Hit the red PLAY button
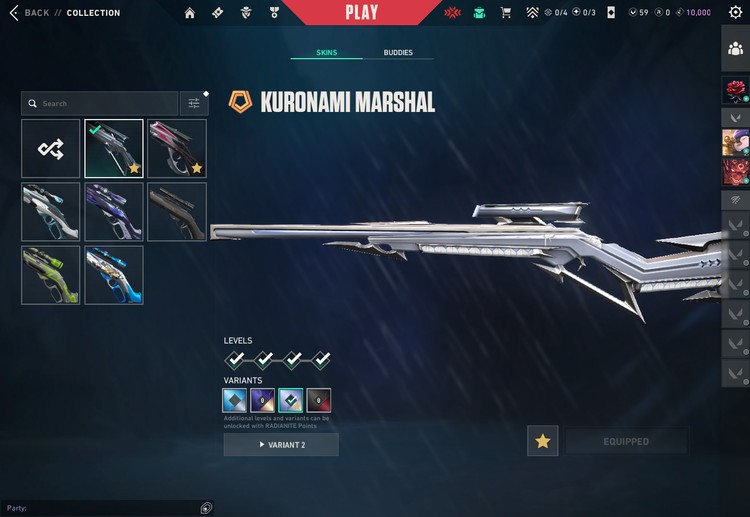The width and height of the screenshot is (750, 517). click(x=361, y=13)
